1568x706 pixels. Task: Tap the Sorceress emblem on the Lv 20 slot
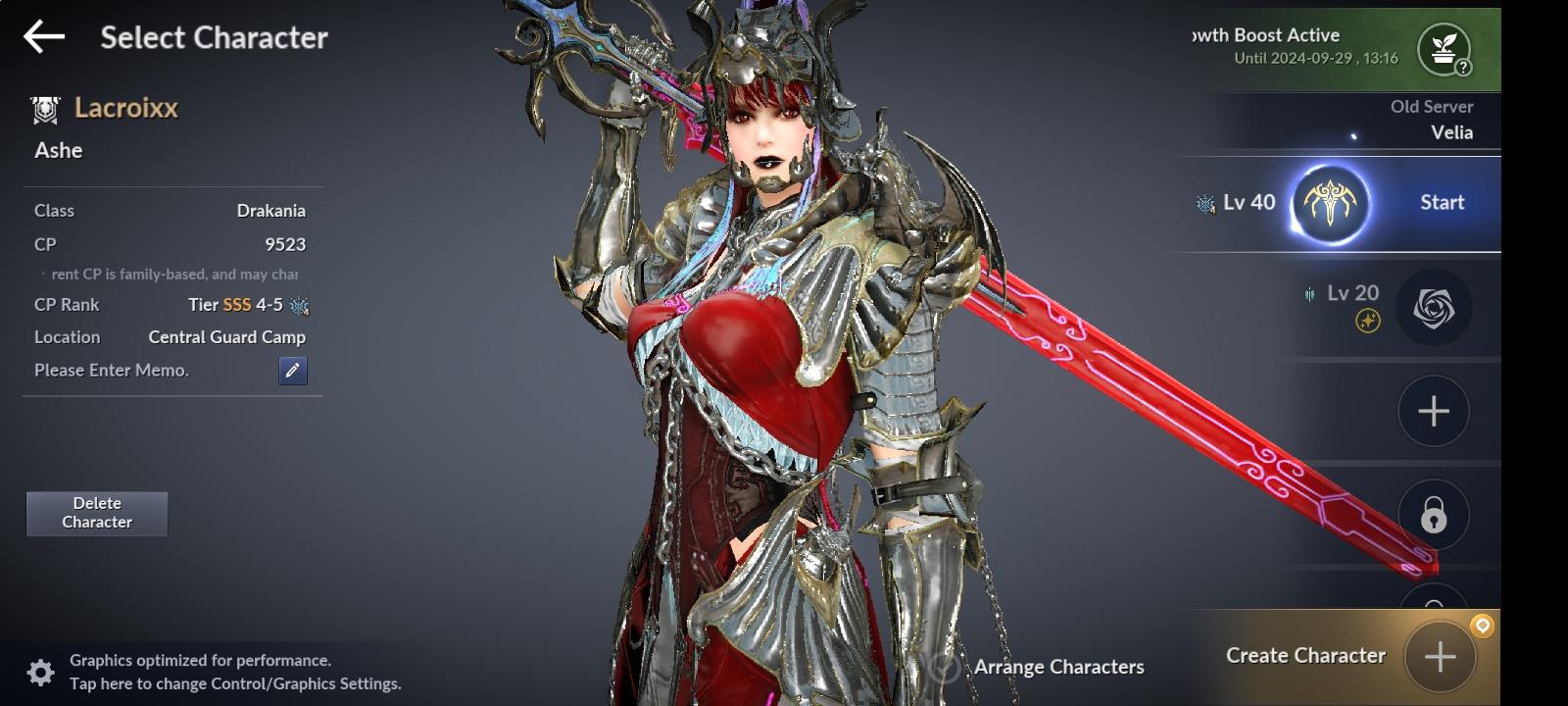coord(1433,307)
